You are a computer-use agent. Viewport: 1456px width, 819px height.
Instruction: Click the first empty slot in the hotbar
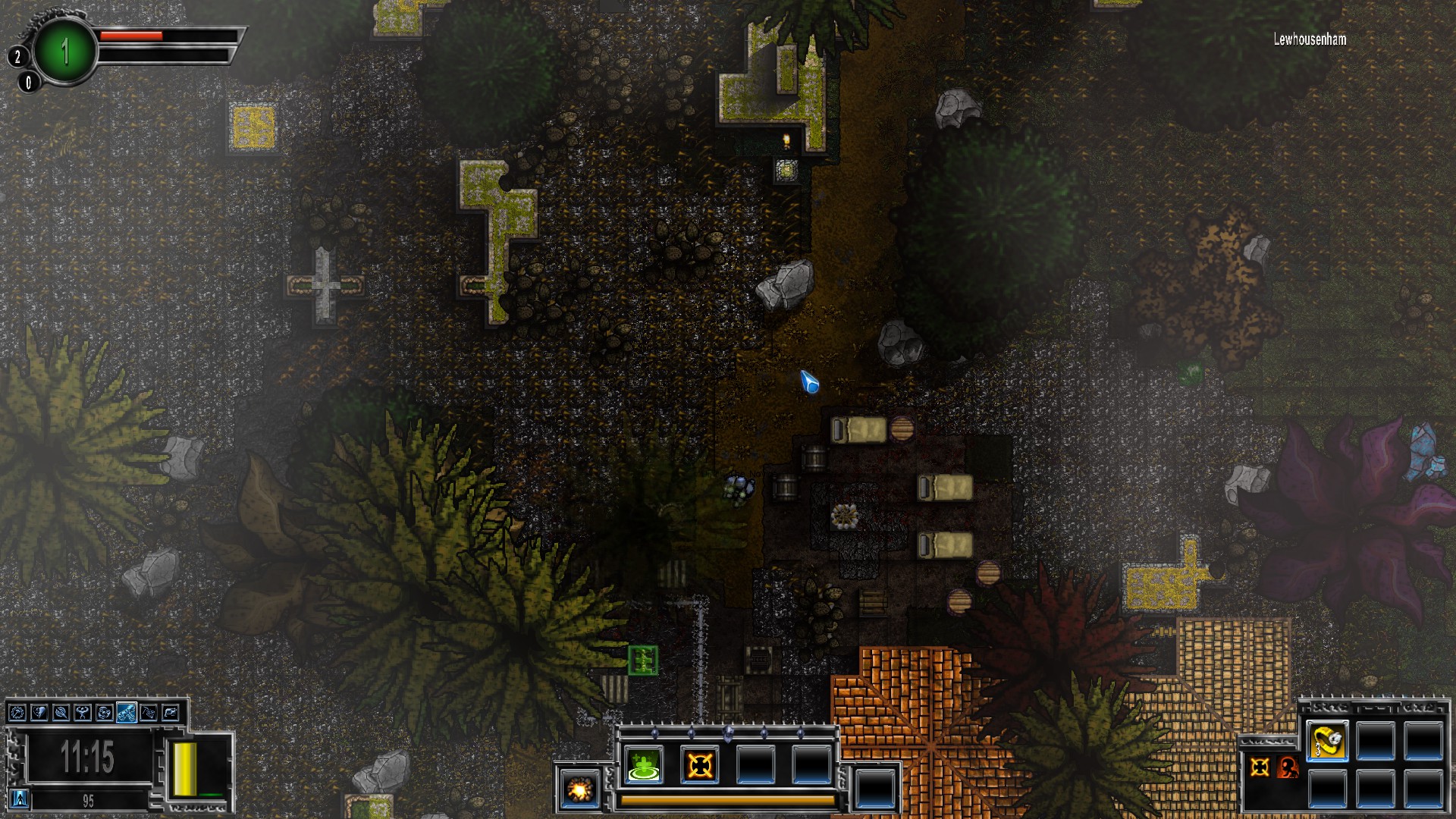point(755,764)
